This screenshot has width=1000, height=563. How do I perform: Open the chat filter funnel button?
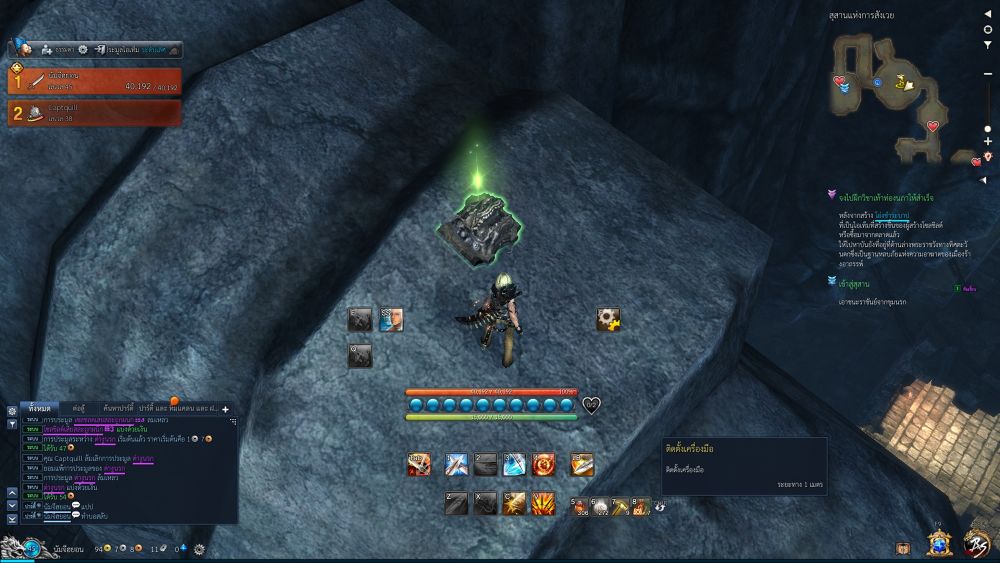coord(12,423)
